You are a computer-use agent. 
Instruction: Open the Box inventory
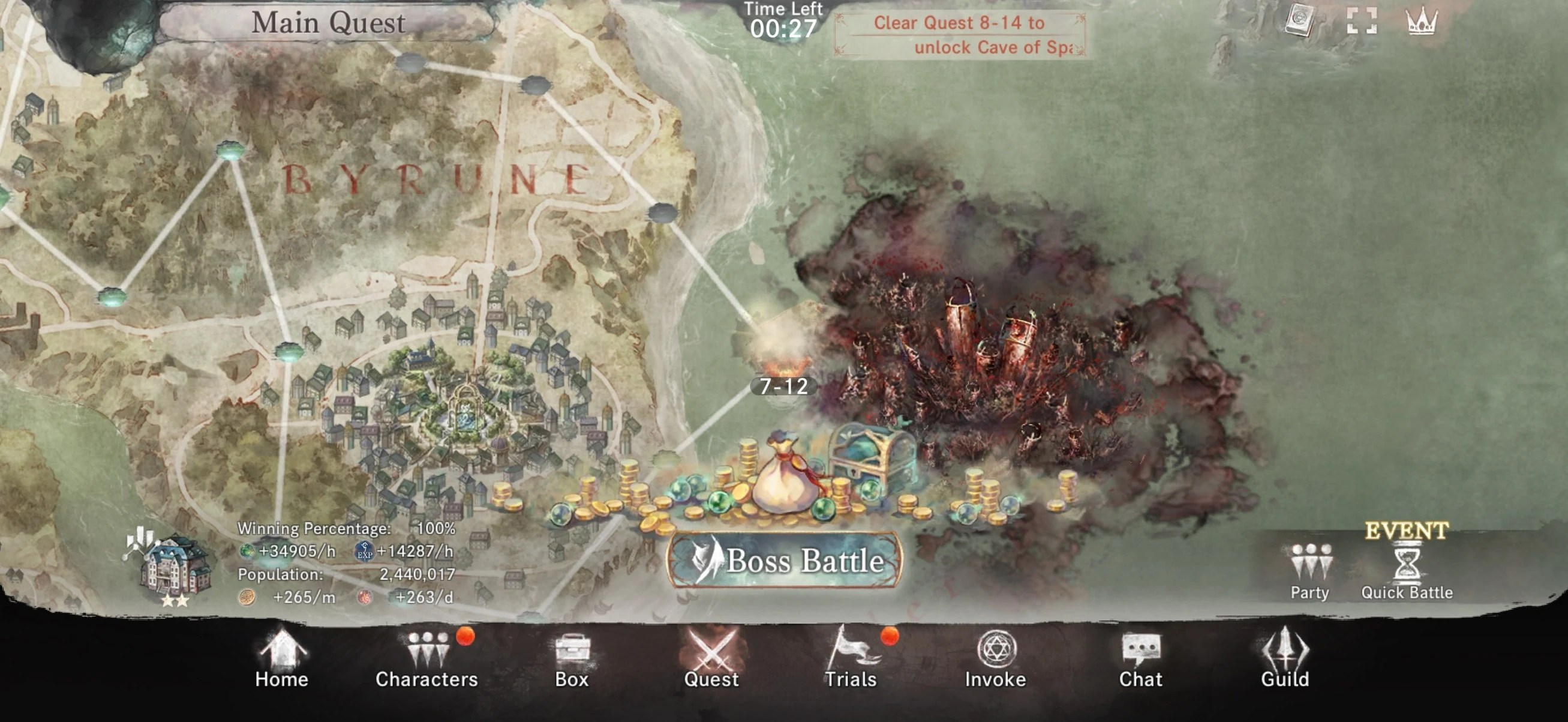(572, 660)
